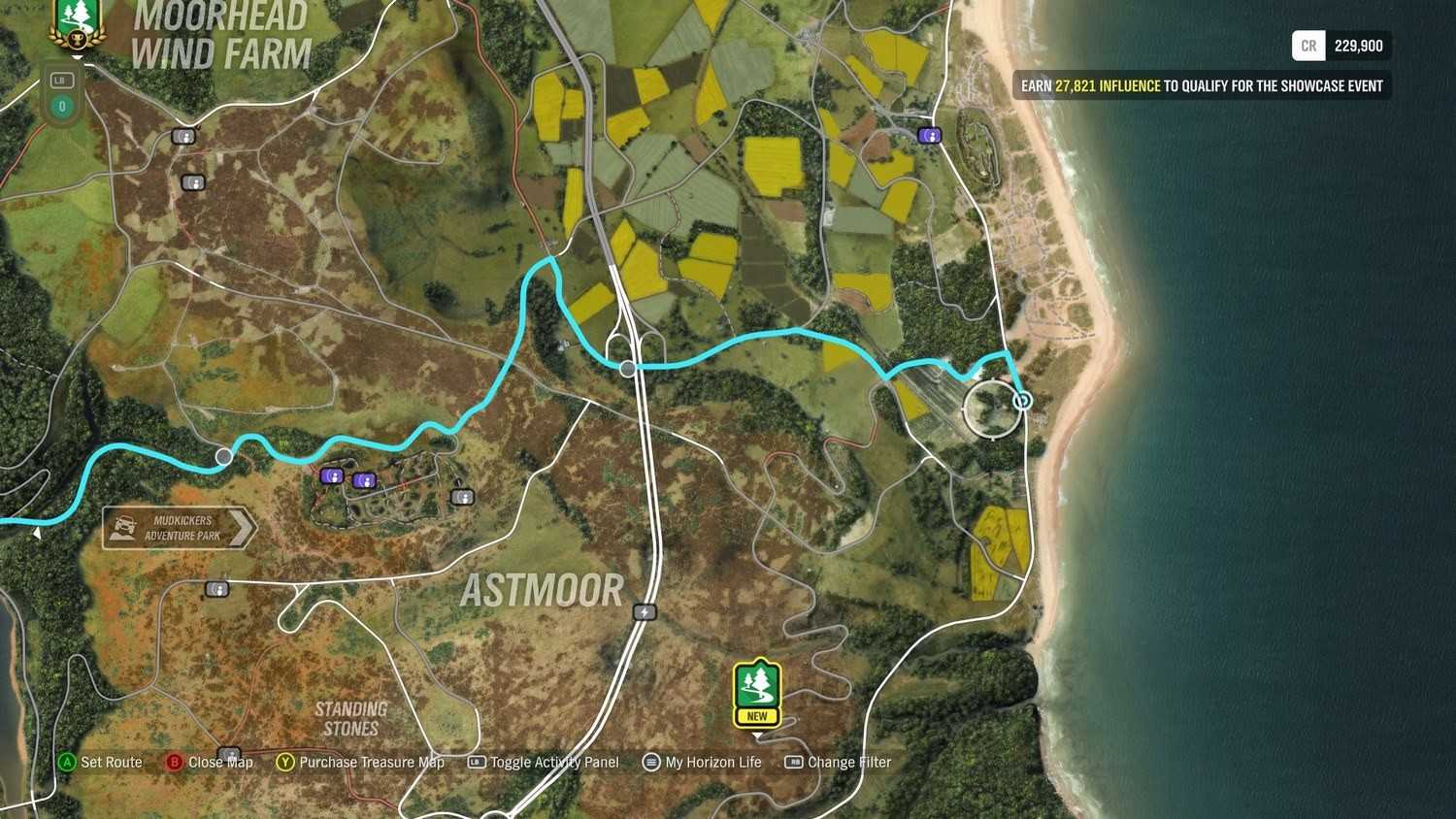Select the green NEW cross country event marker

[x=757, y=693]
